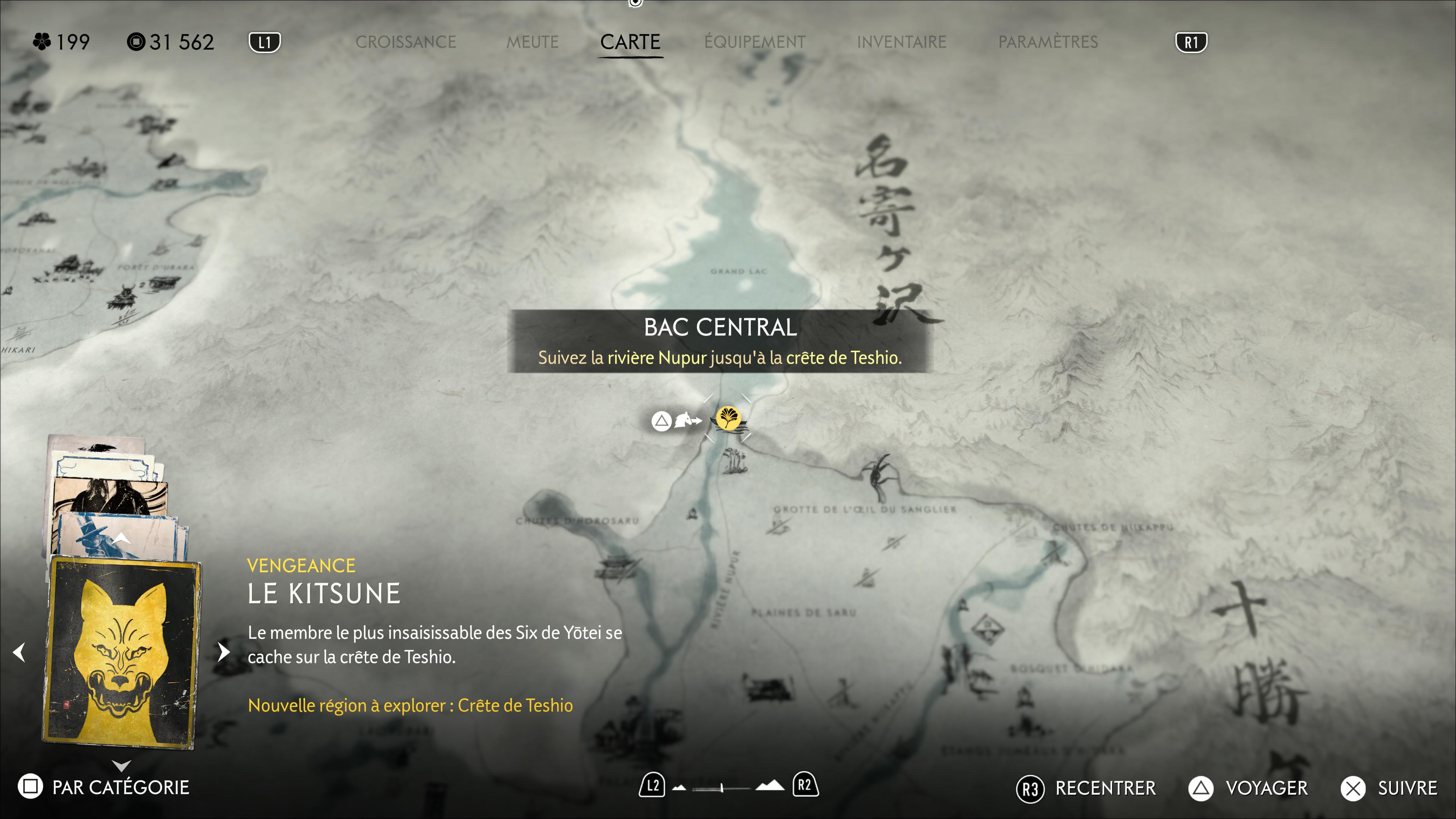The height and width of the screenshot is (819, 1456).
Task: Choose the yellow Kitsune quest card
Action: (121, 653)
